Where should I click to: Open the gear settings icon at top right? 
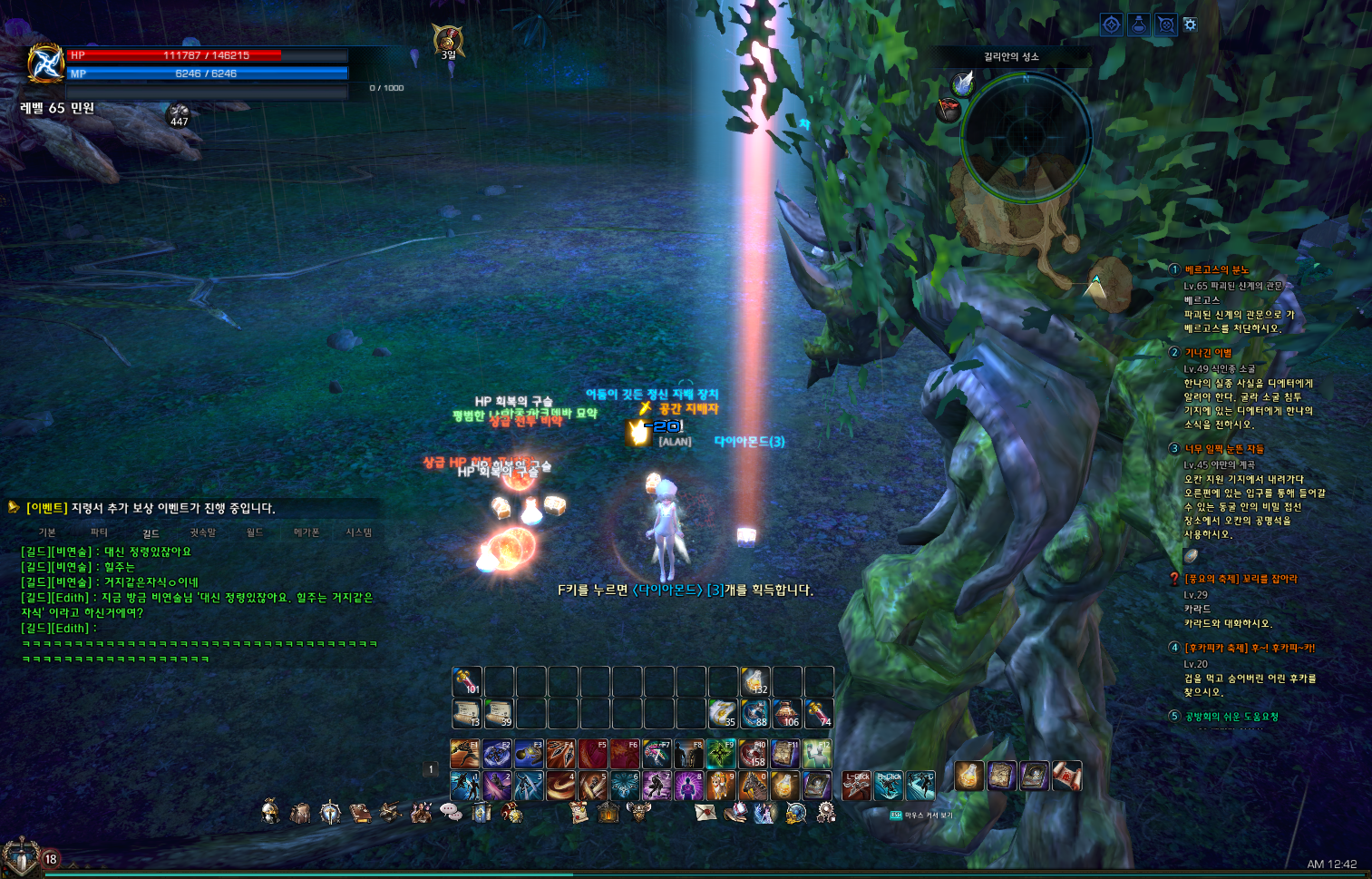(x=1191, y=24)
